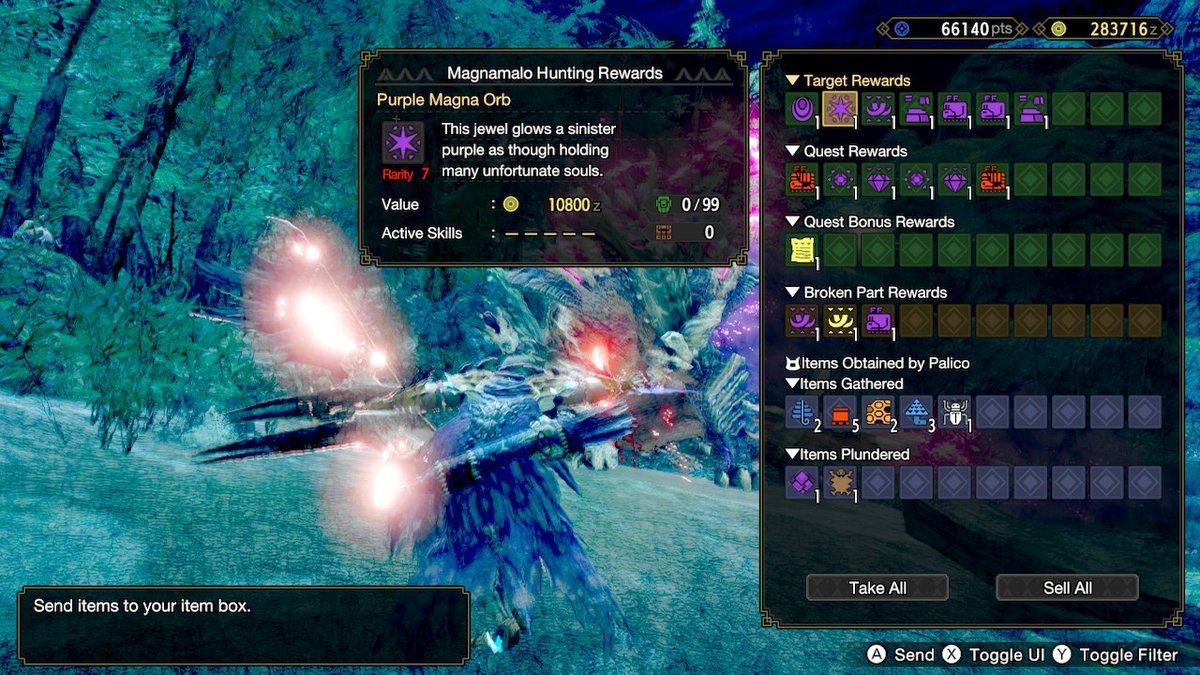The image size is (1200, 675).
Task: Select the highlighted Purple Magna Orb reward
Action: point(839,108)
